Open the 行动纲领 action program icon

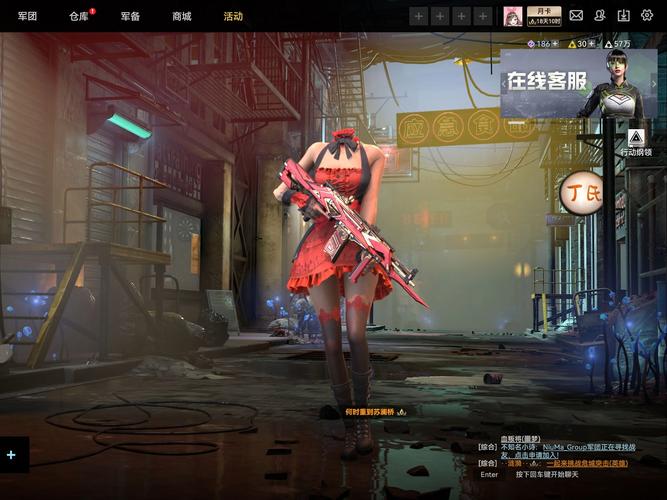pos(635,139)
